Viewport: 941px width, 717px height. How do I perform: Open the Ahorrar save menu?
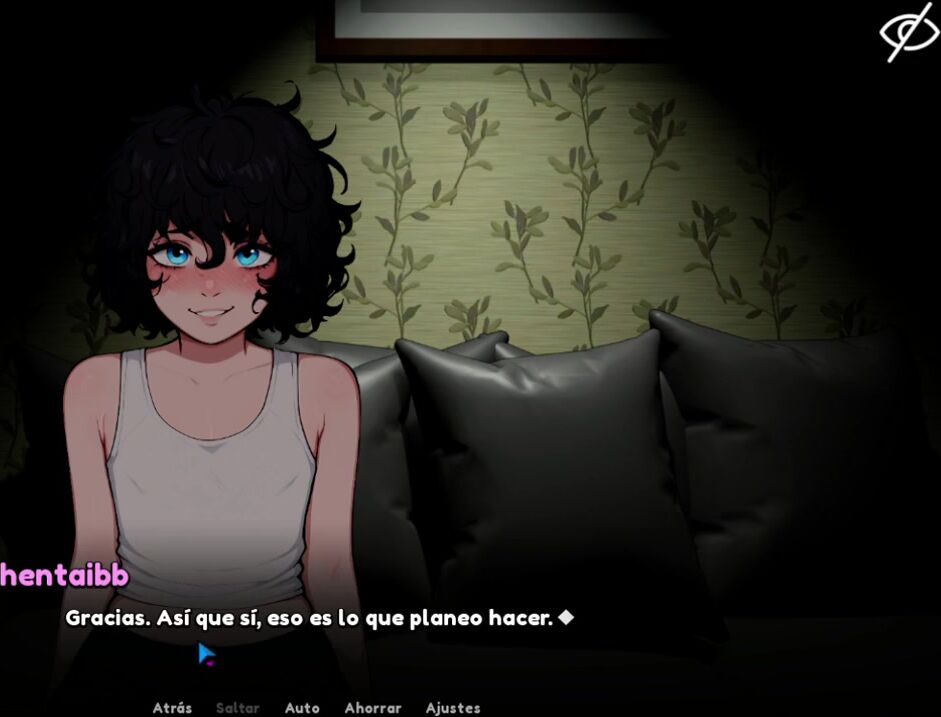click(x=372, y=707)
